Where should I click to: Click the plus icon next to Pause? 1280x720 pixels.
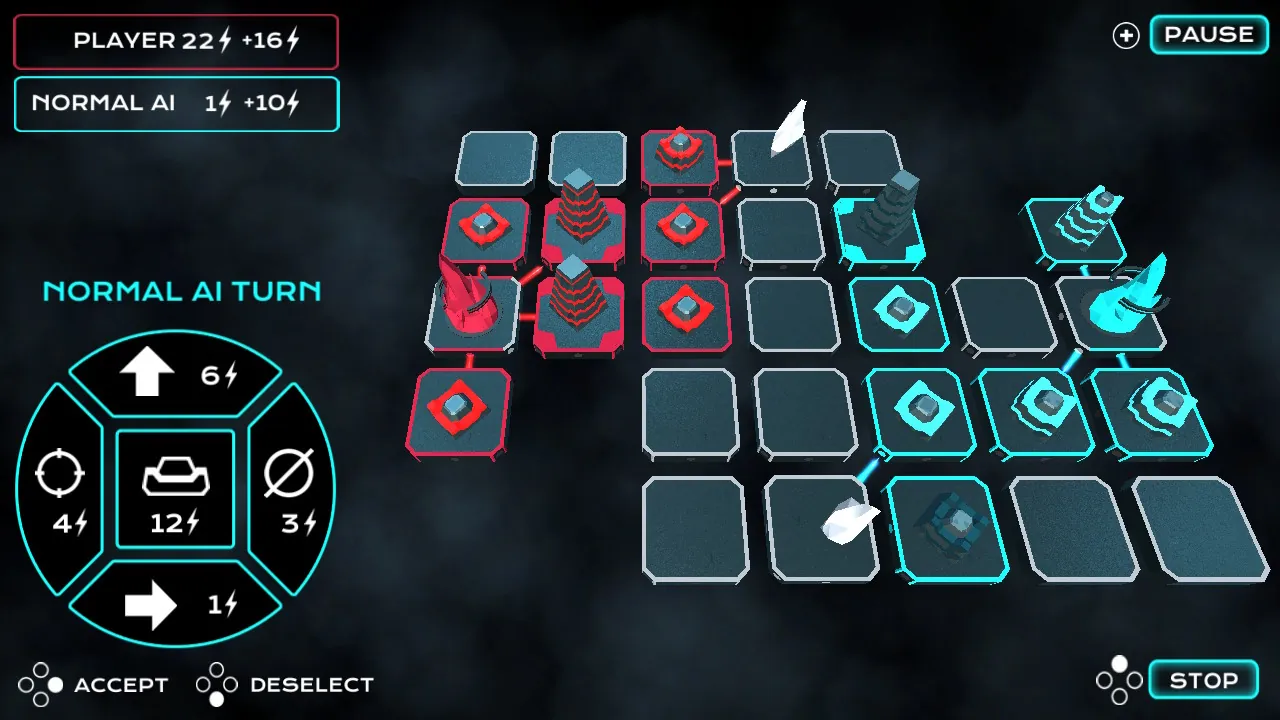click(x=1124, y=35)
